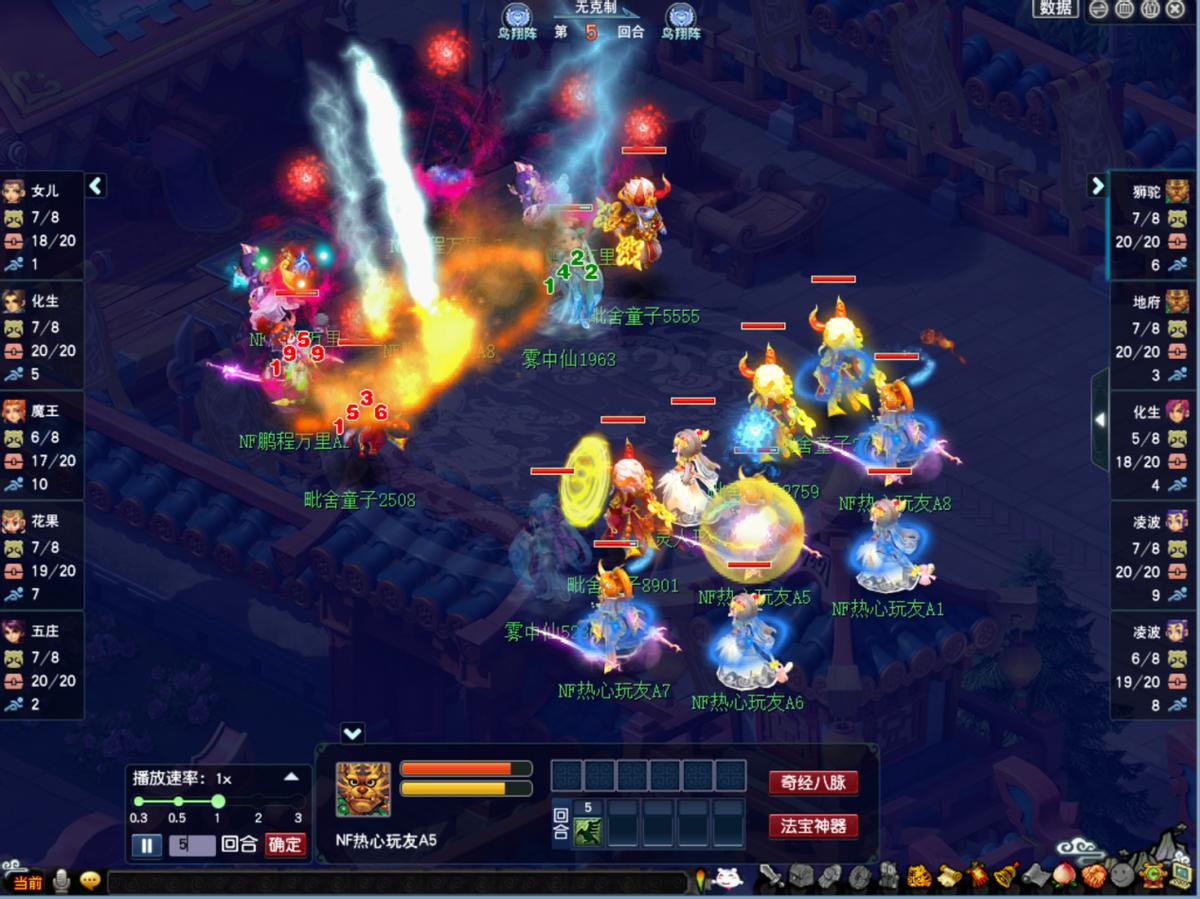Viewport: 1200px width, 899px height.
Task: Set playback speed to 2x
Action: (258, 802)
